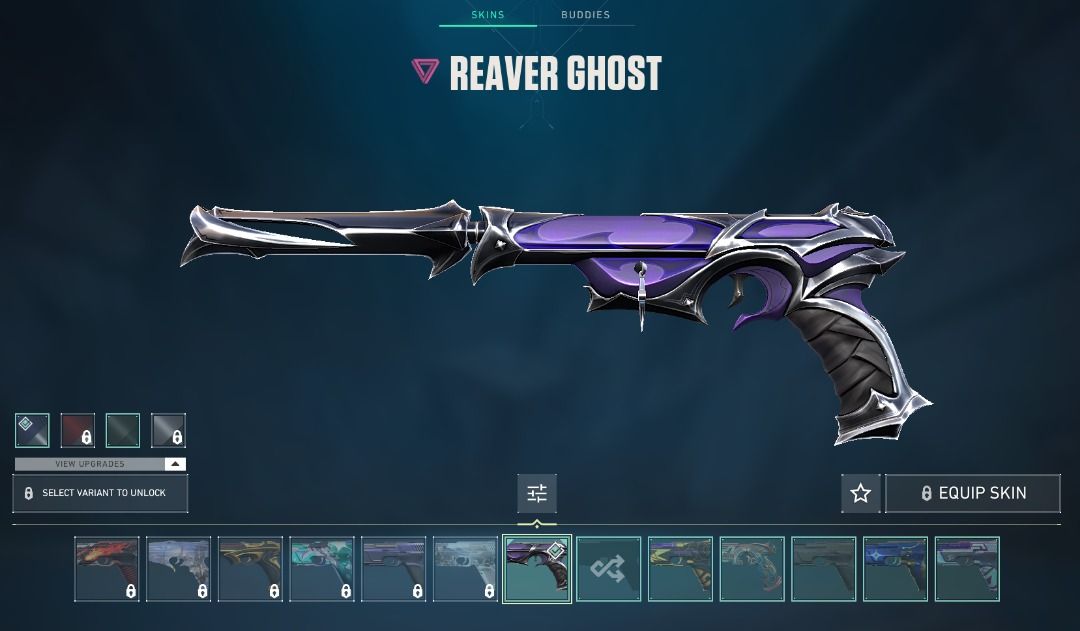The image size is (1080, 631).
Task: Choose the locked red color variant
Action: coord(78,430)
